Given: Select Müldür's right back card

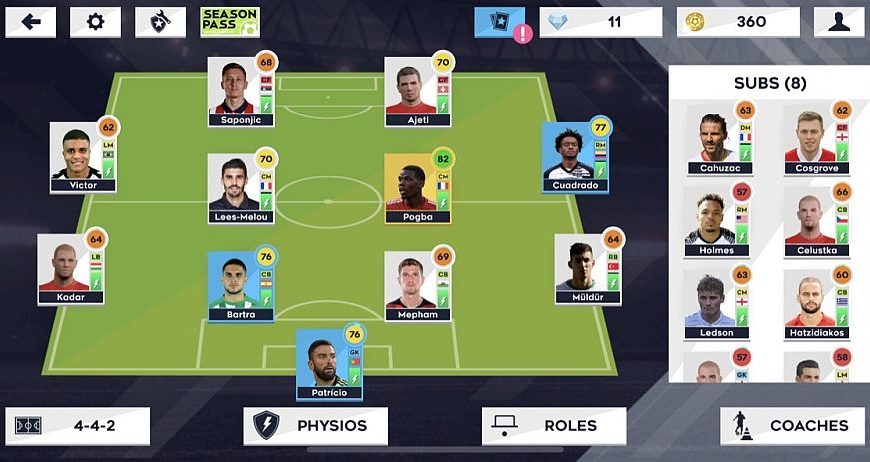Looking at the screenshot, I should tap(588, 269).
